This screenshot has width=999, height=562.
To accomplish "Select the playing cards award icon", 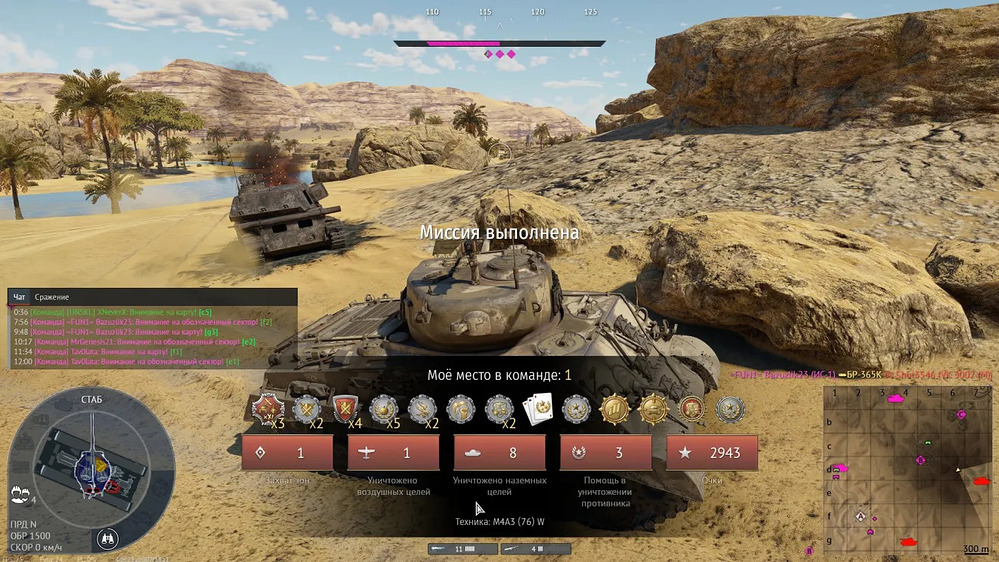I will (535, 408).
